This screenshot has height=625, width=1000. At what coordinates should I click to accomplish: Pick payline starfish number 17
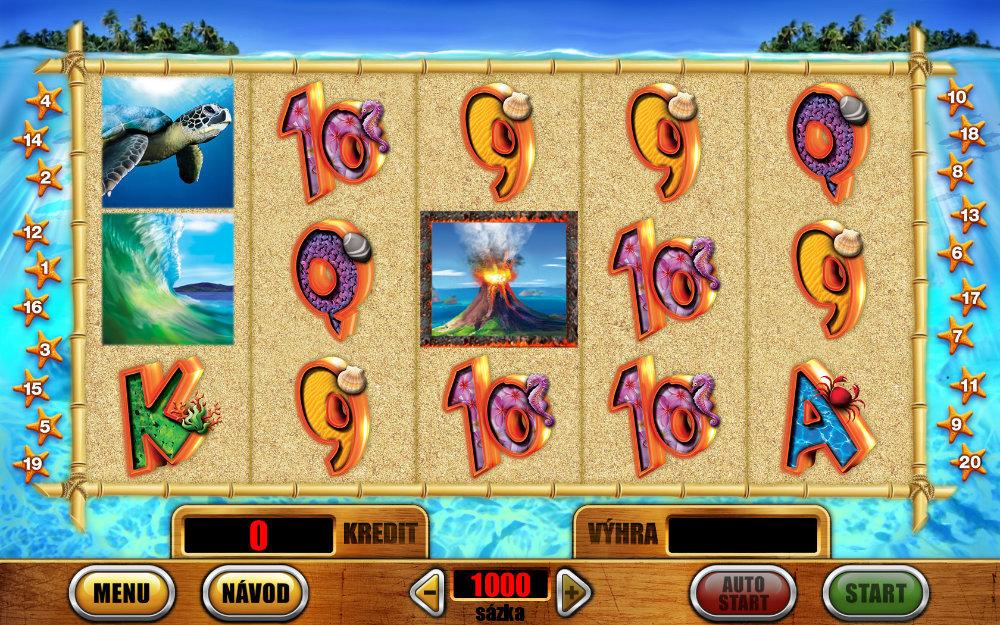click(970, 297)
